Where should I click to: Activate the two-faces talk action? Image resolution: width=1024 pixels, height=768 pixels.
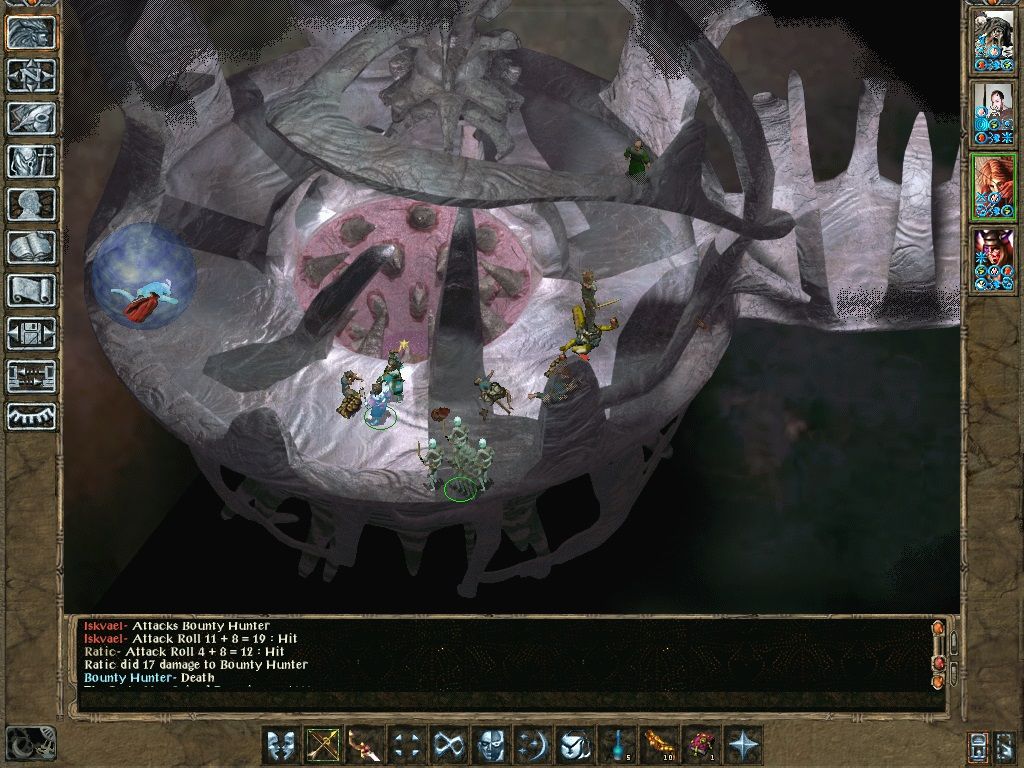282,745
